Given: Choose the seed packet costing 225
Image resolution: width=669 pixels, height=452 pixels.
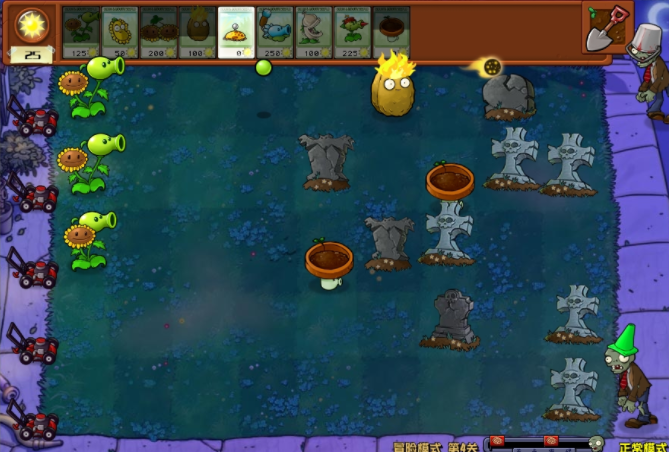Looking at the screenshot, I should (x=353, y=31).
